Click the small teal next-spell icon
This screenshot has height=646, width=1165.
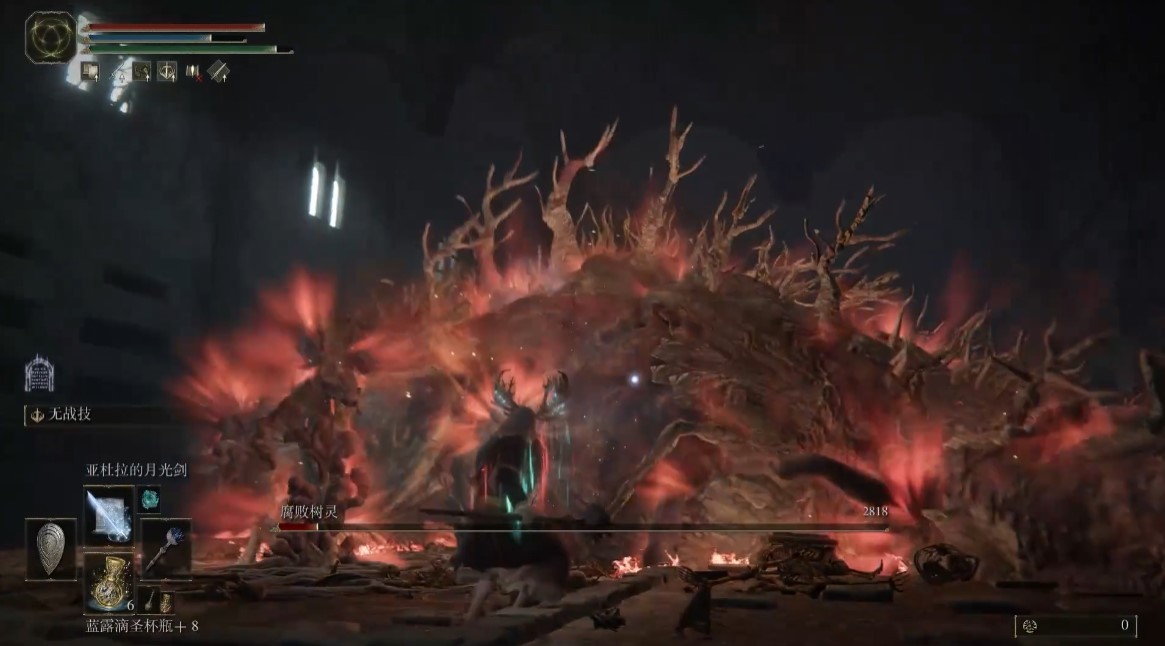coord(150,497)
